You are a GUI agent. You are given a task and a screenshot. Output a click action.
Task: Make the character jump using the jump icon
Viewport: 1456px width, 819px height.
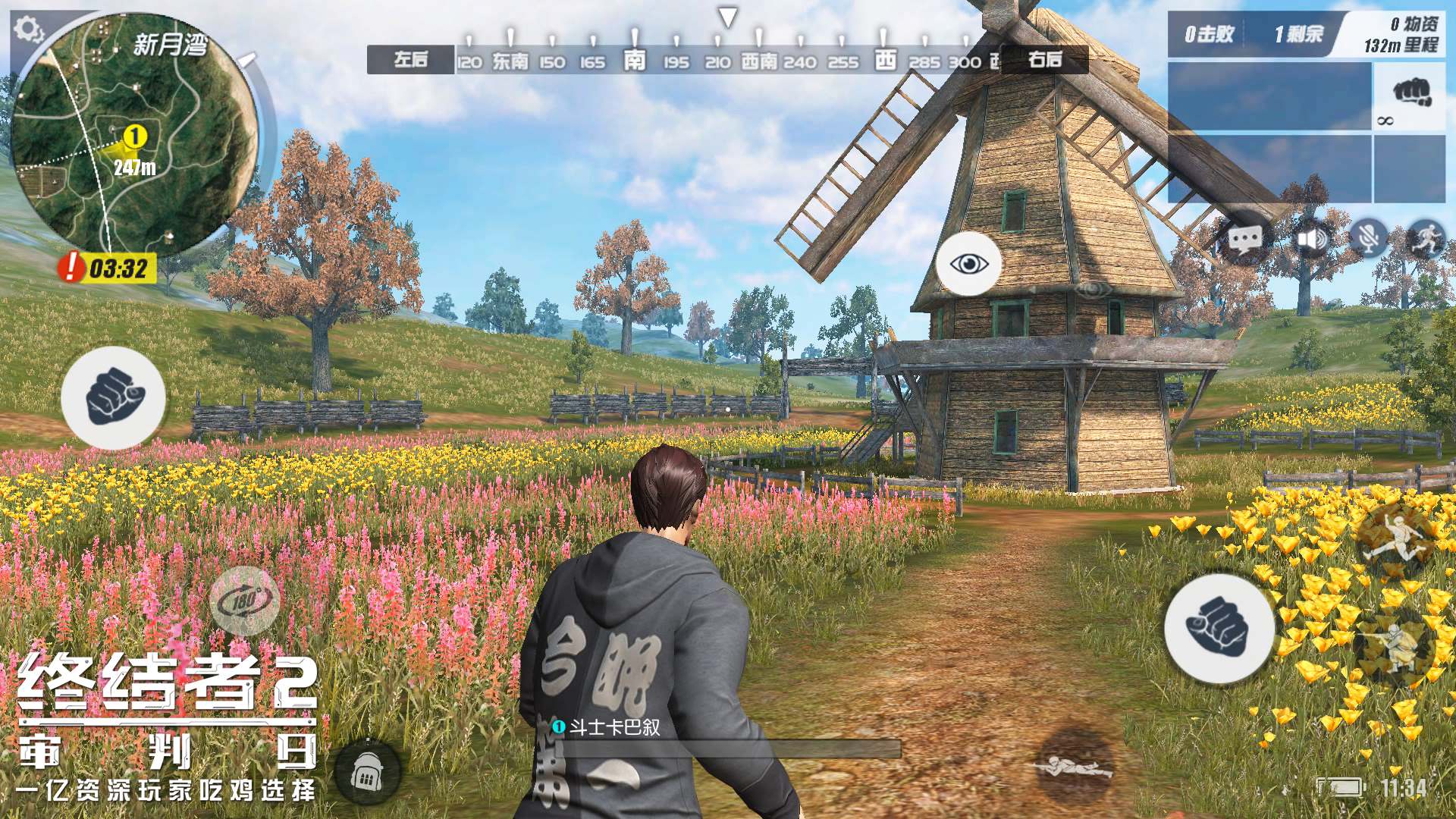(x=1394, y=539)
